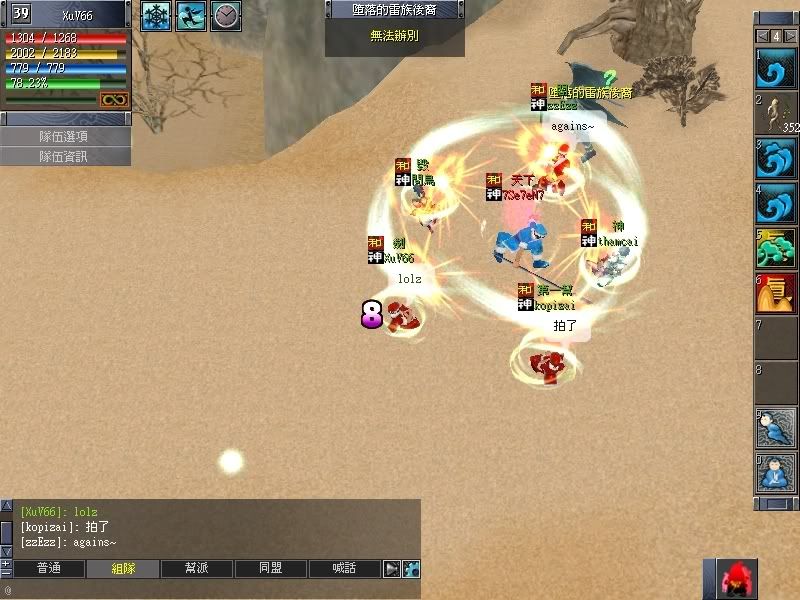Click the clock status icon

click(226, 16)
